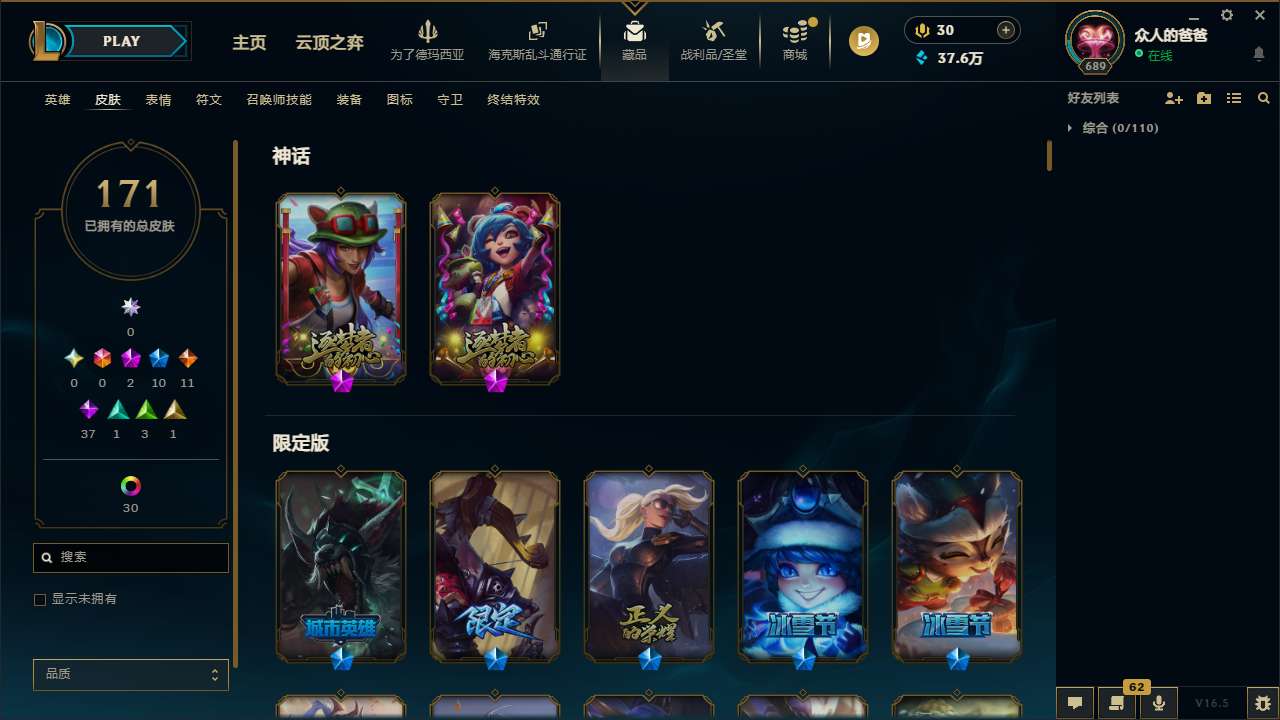The height and width of the screenshot is (720, 1280).
Task: Open the 战利品/圣堂 loot icon
Action: pos(713,40)
